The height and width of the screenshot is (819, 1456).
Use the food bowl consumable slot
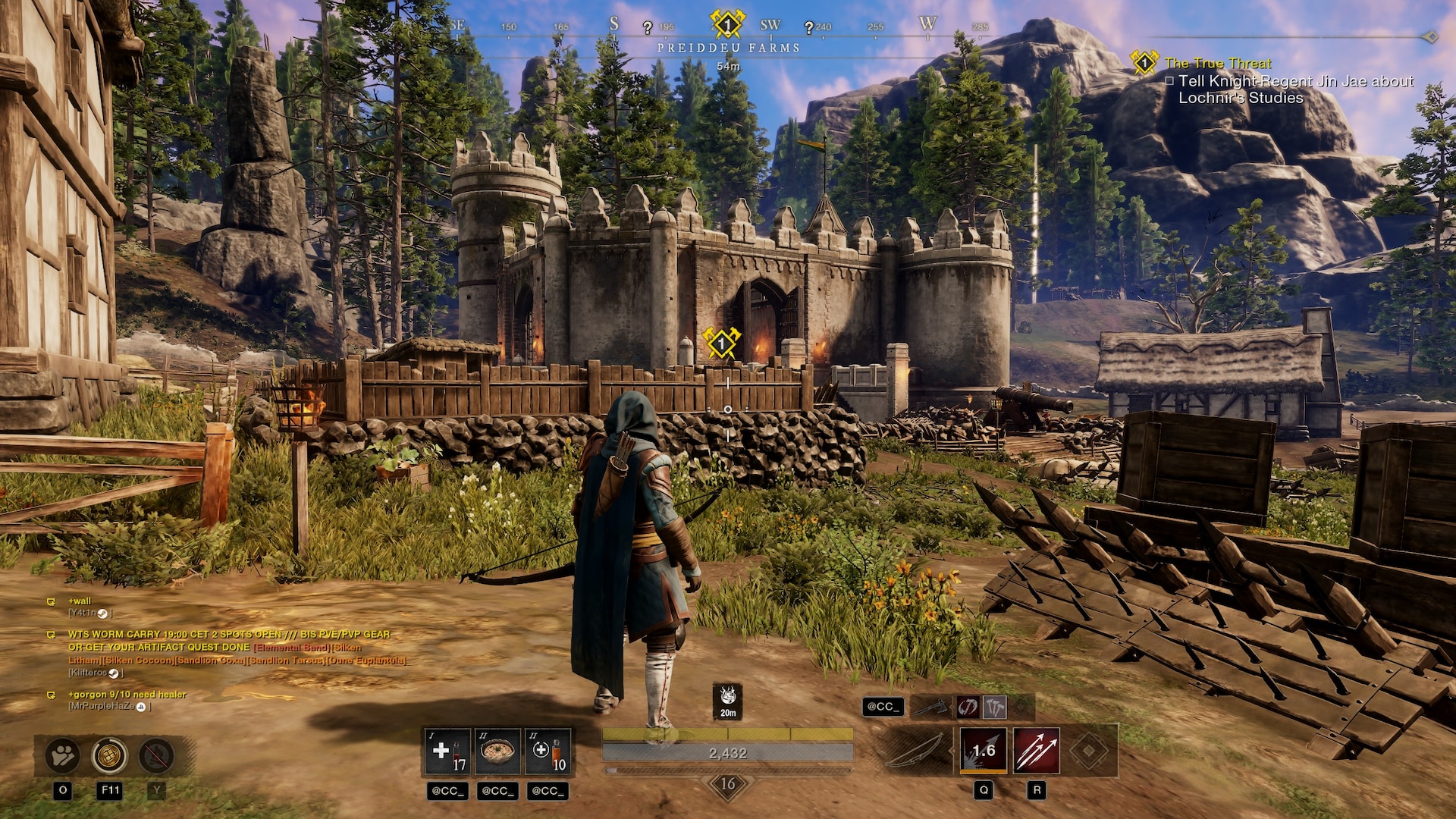pyautogui.click(x=497, y=751)
